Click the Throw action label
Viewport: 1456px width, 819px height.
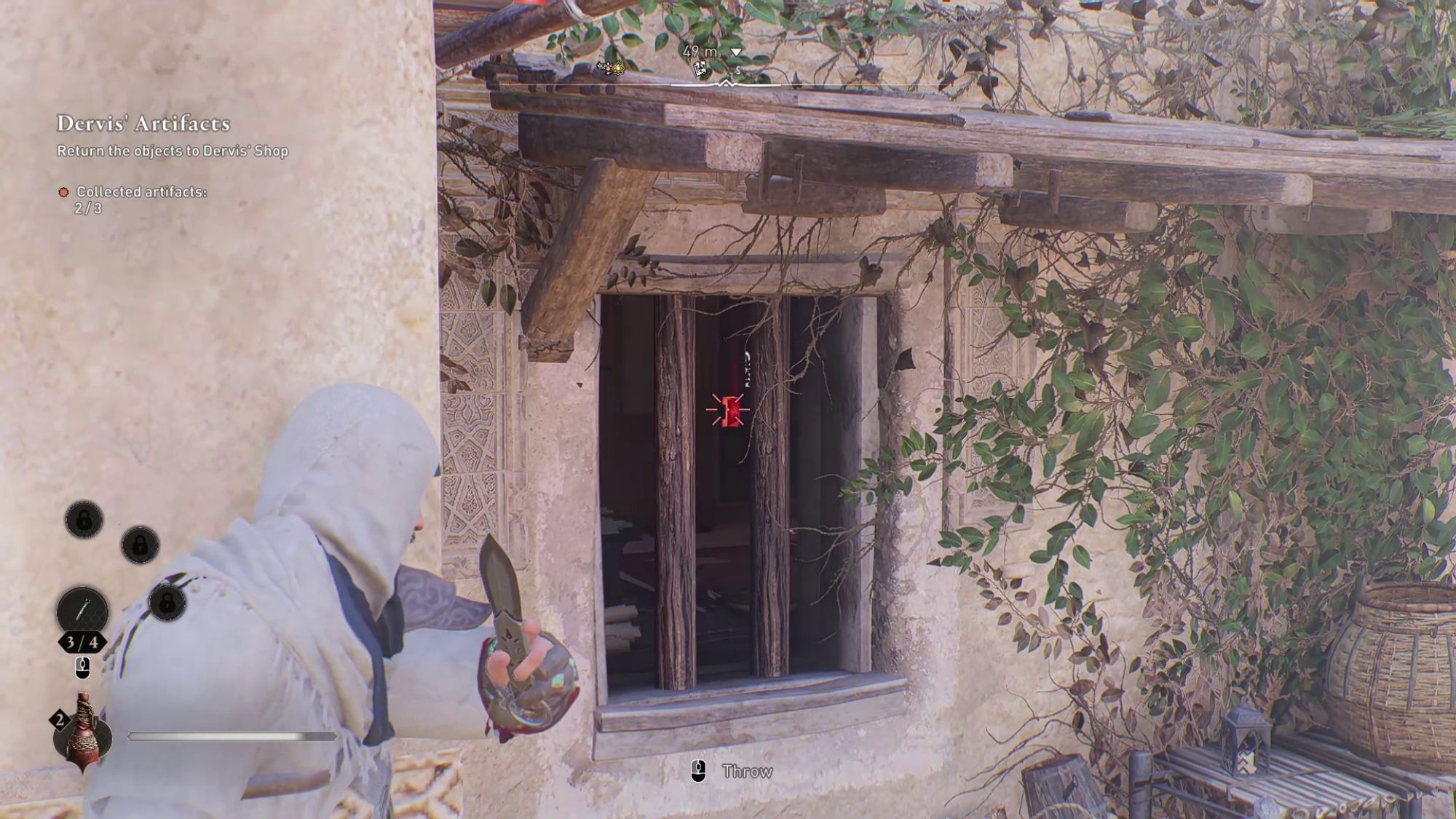point(747,771)
